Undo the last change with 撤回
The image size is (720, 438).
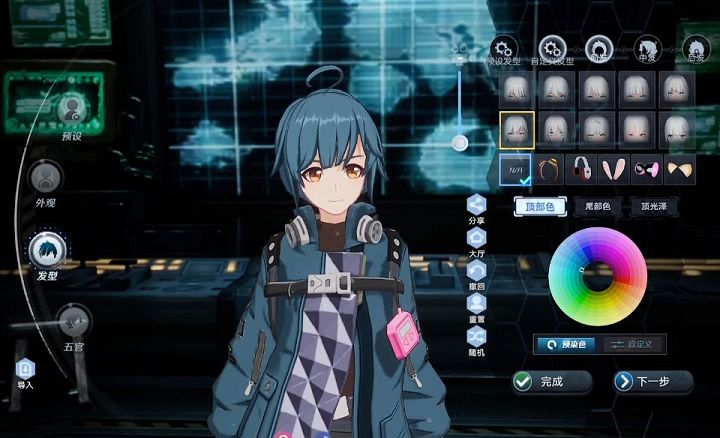coord(476,271)
